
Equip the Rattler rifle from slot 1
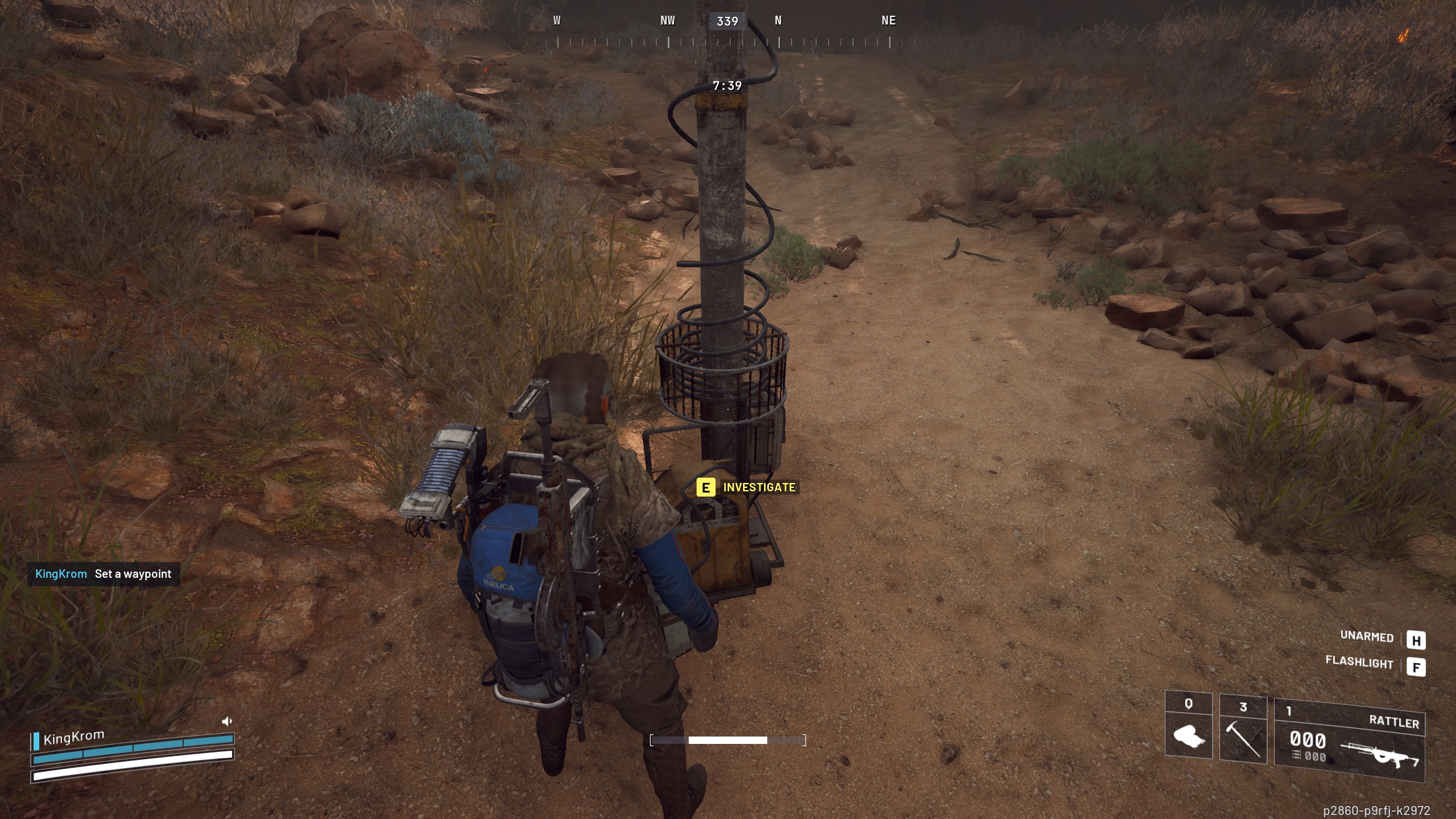point(1388,756)
